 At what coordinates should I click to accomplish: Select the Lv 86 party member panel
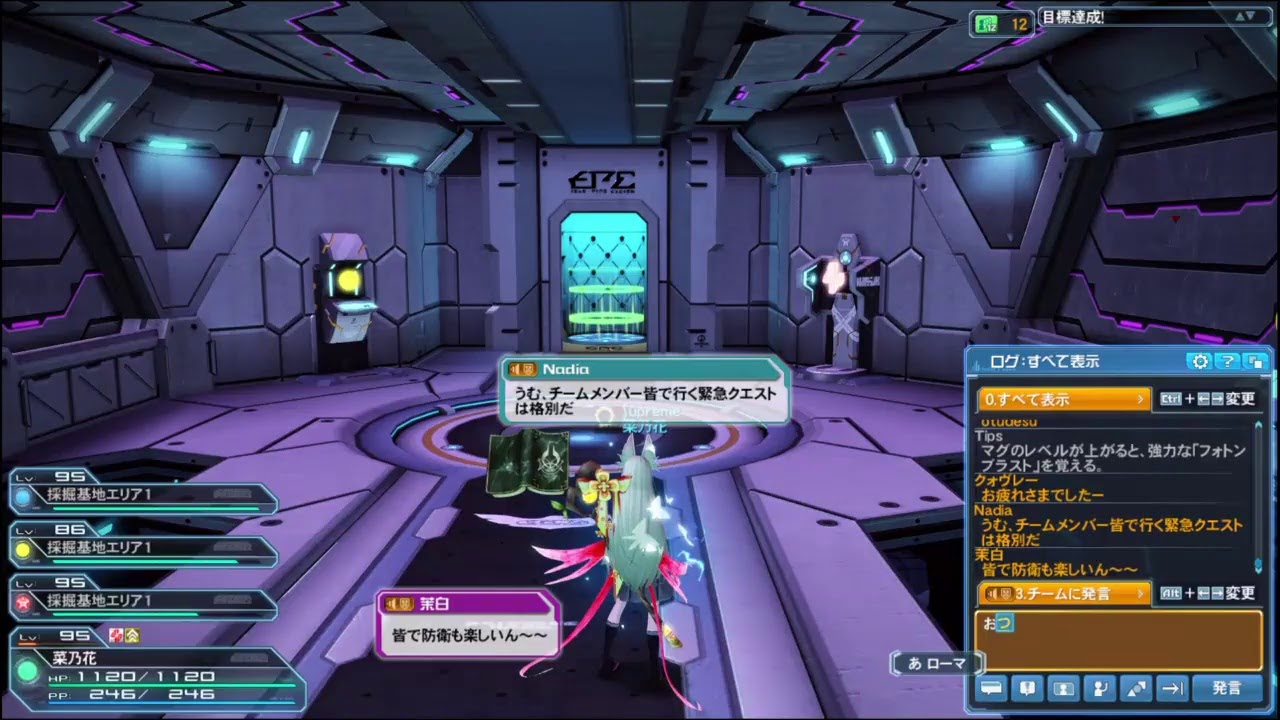click(142, 547)
